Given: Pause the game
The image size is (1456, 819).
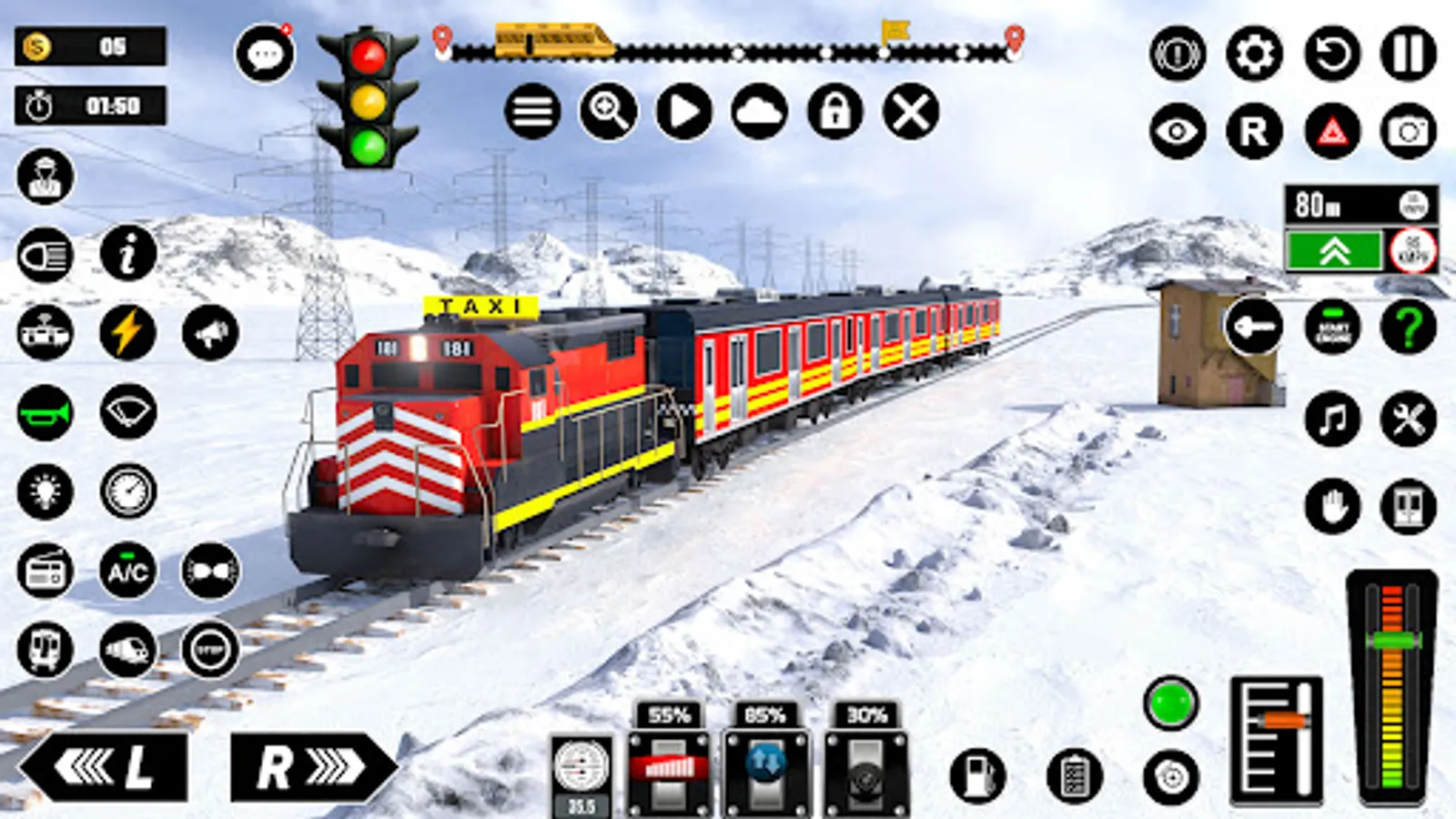Looking at the screenshot, I should [1408, 56].
